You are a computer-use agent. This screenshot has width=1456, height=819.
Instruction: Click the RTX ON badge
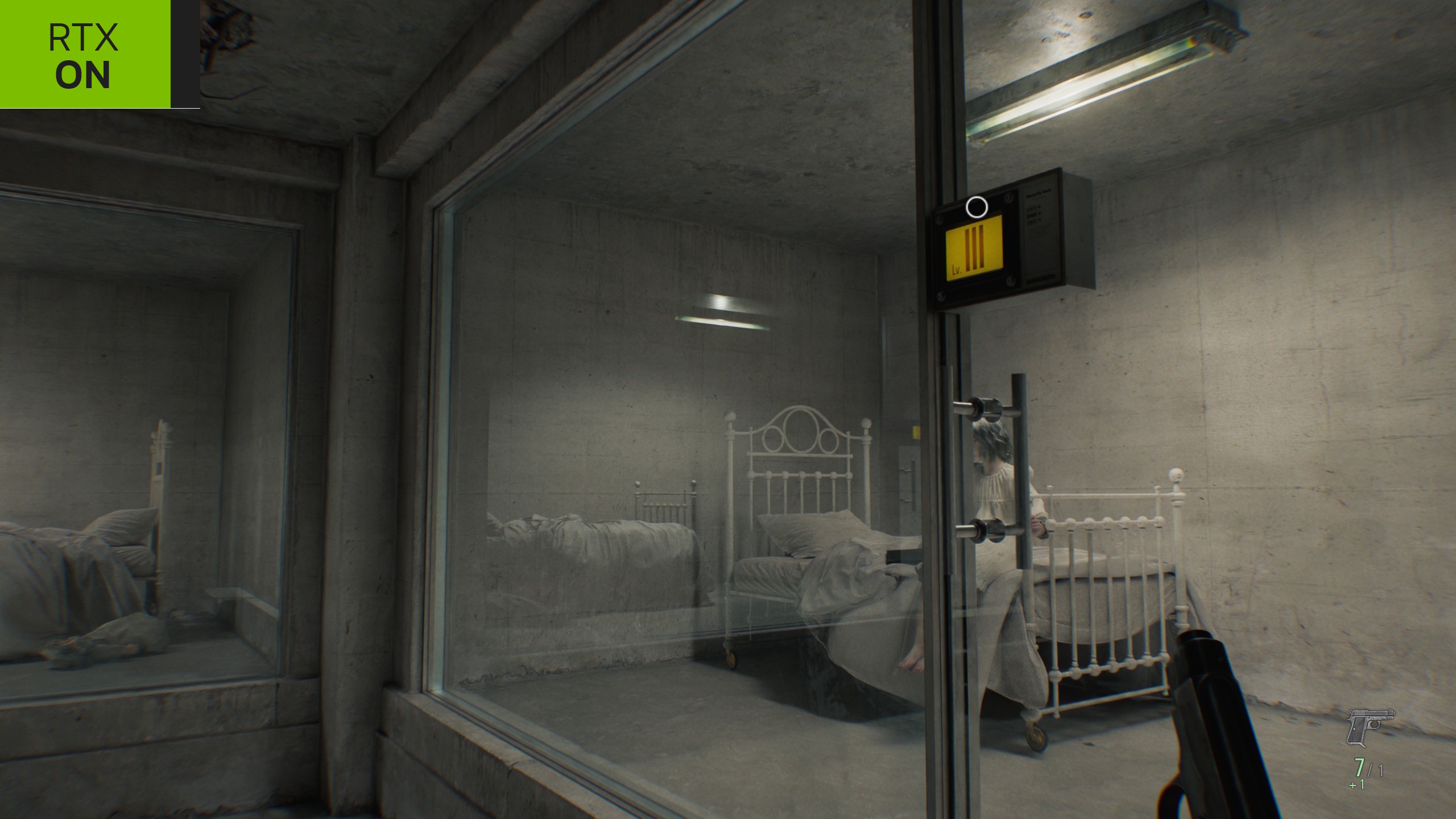coord(85,57)
